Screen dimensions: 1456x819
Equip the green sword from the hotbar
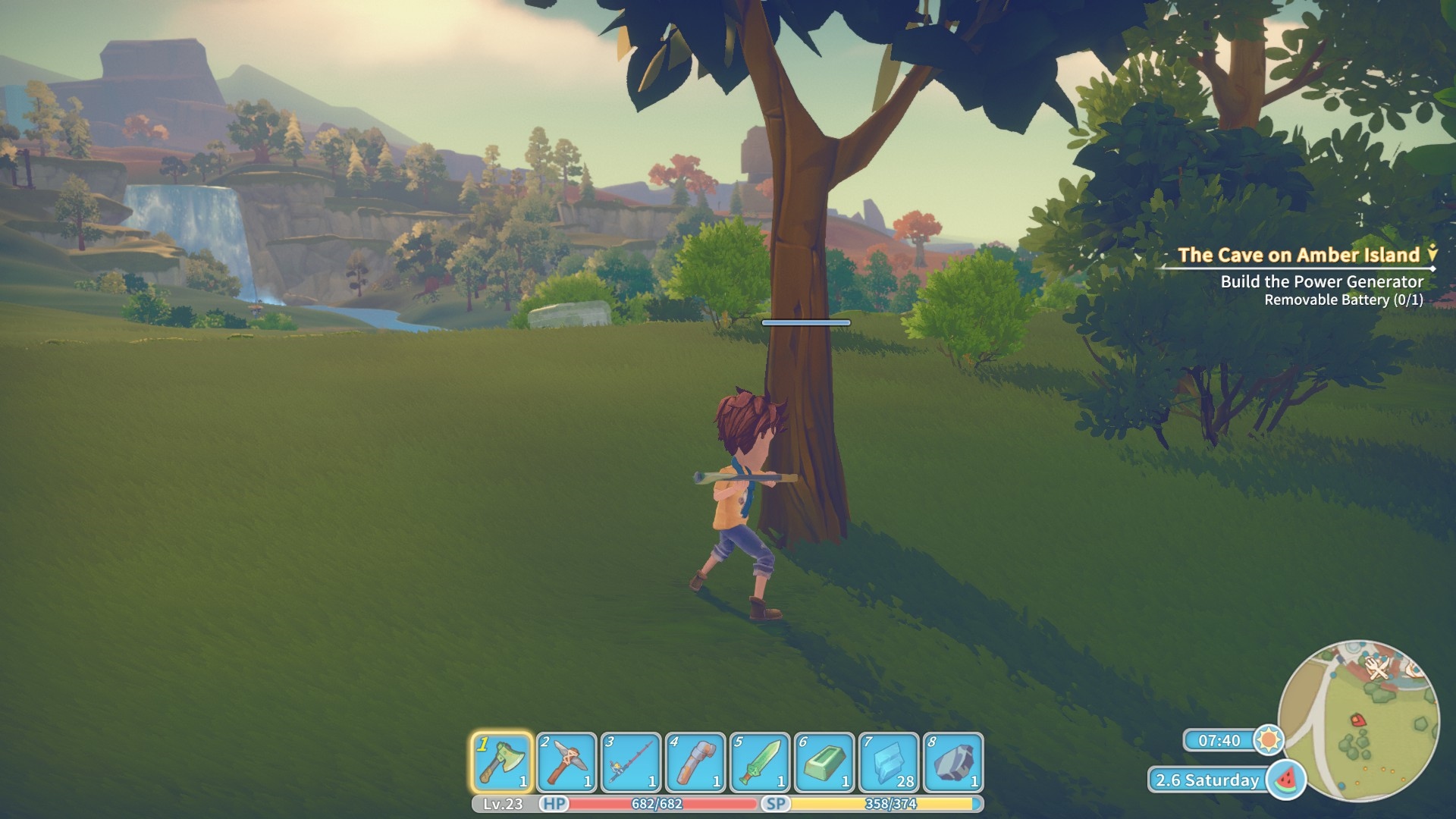[760, 762]
